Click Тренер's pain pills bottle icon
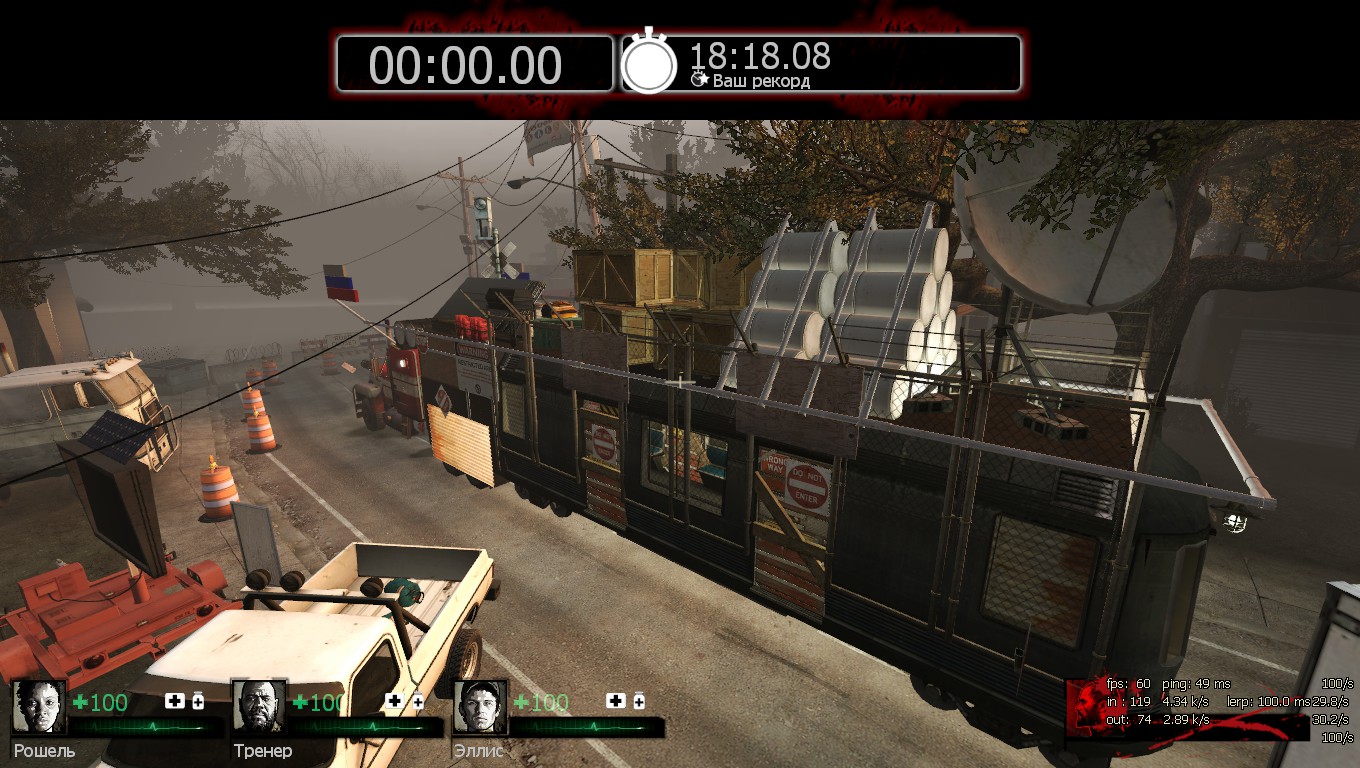Image resolution: width=1360 pixels, height=768 pixels. (x=417, y=701)
